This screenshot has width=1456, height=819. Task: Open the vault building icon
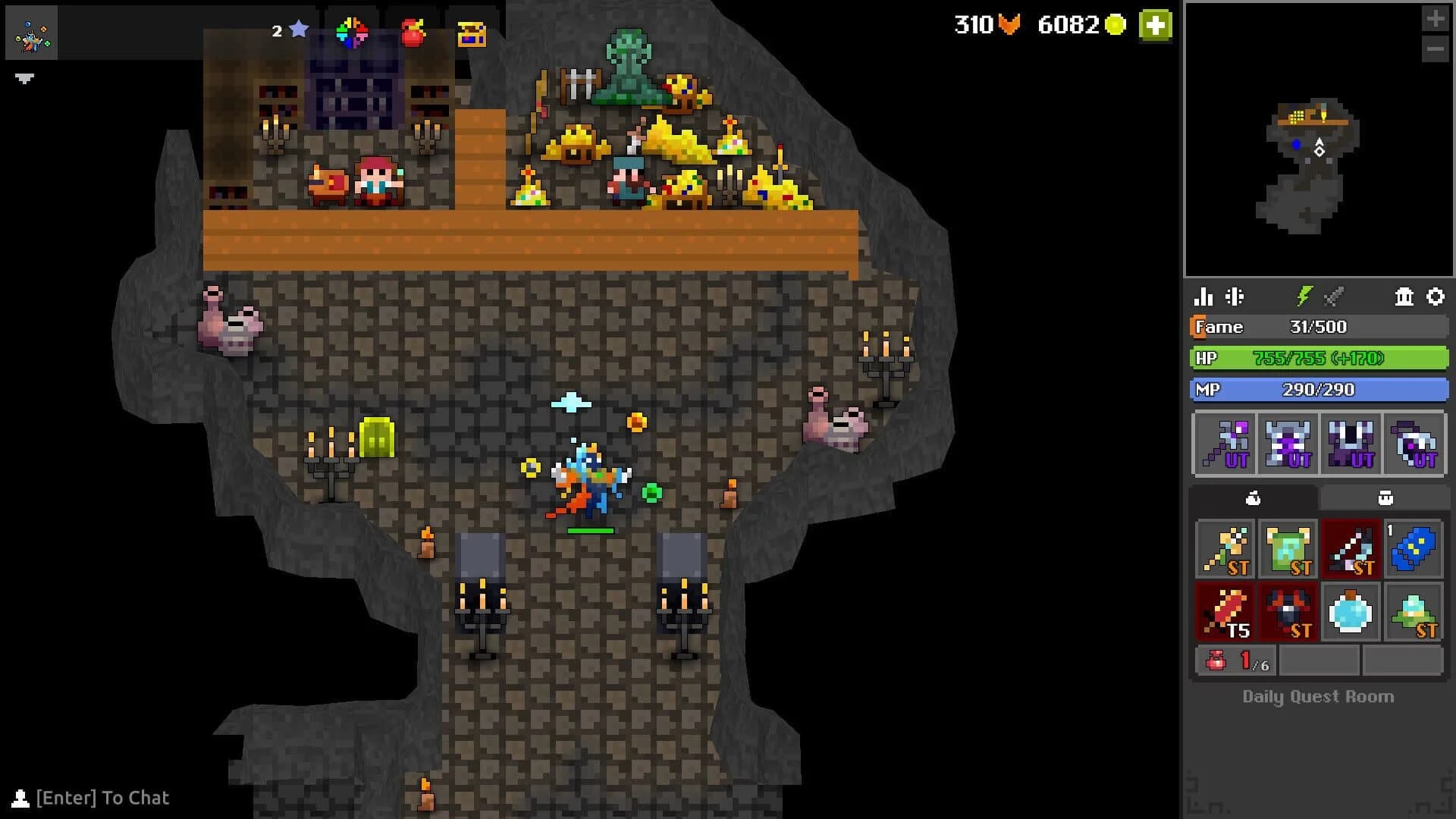[1402, 297]
